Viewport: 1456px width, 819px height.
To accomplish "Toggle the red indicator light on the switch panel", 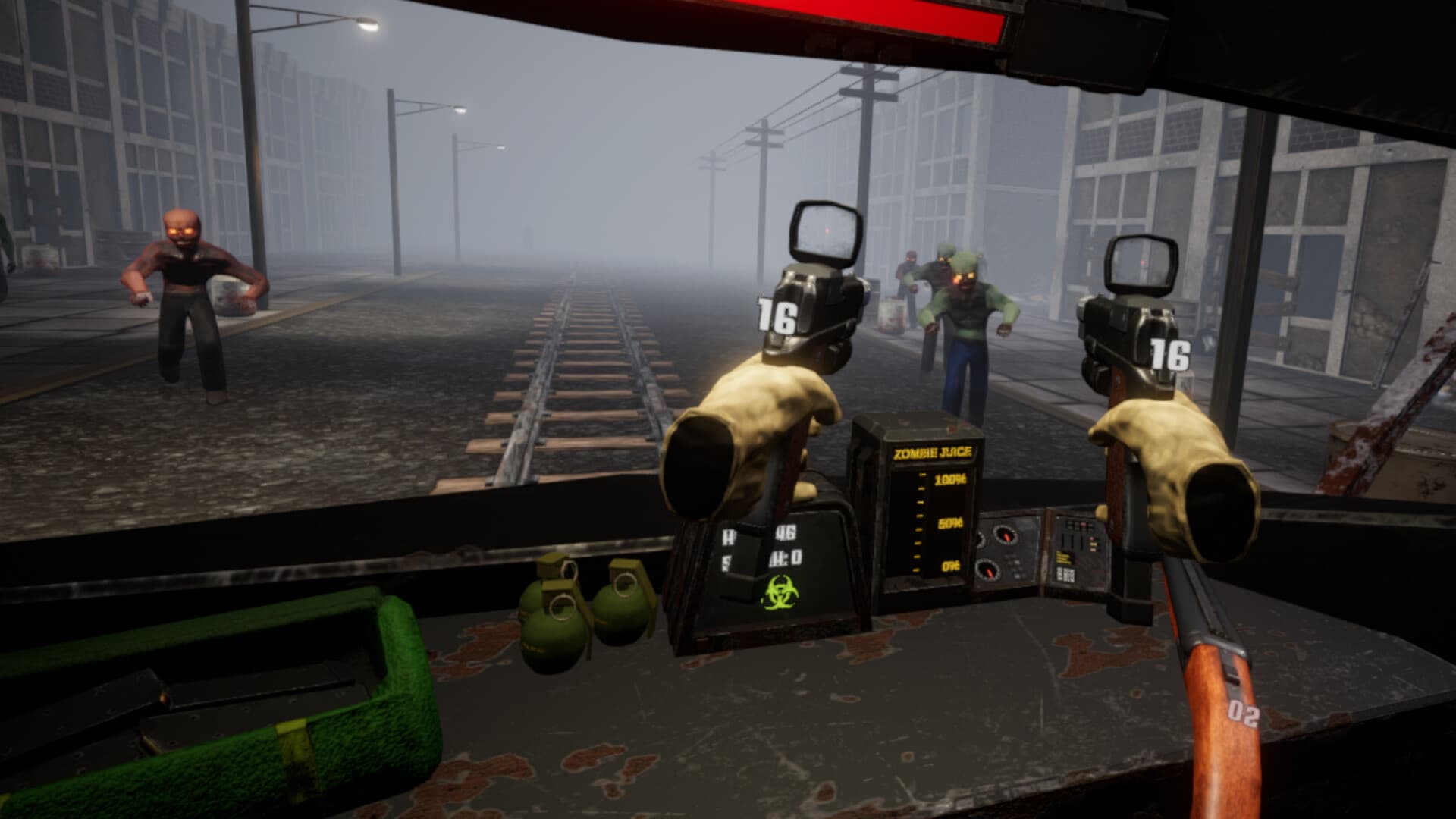I will tap(1092, 538).
